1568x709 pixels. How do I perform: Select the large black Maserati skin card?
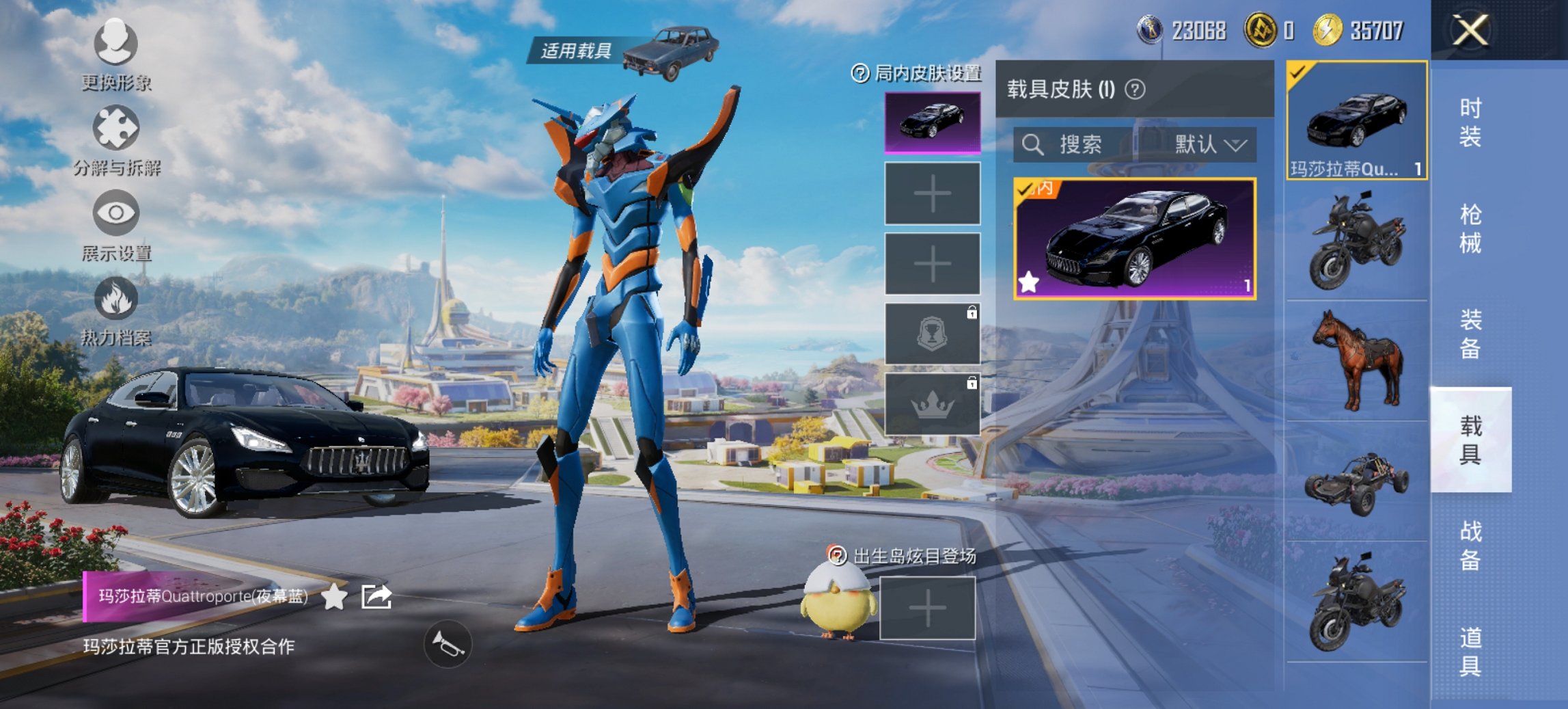click(1134, 239)
